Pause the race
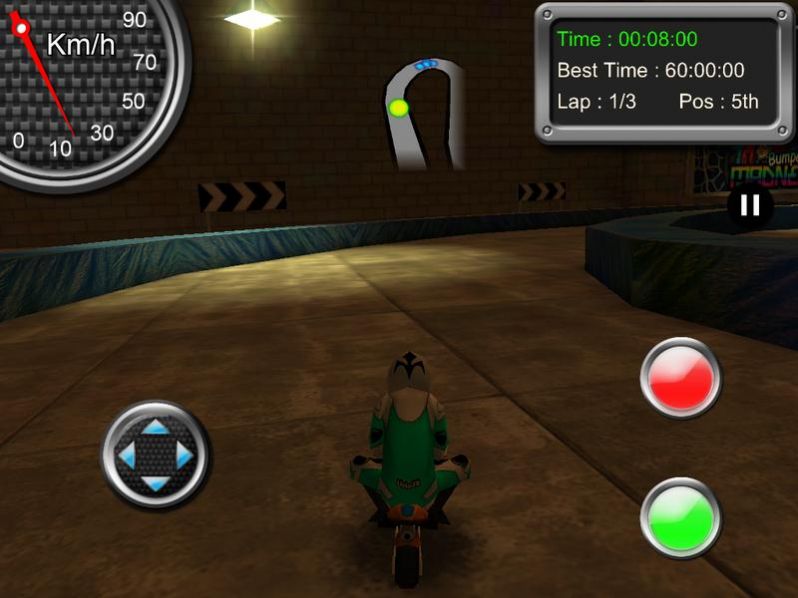 coord(750,206)
